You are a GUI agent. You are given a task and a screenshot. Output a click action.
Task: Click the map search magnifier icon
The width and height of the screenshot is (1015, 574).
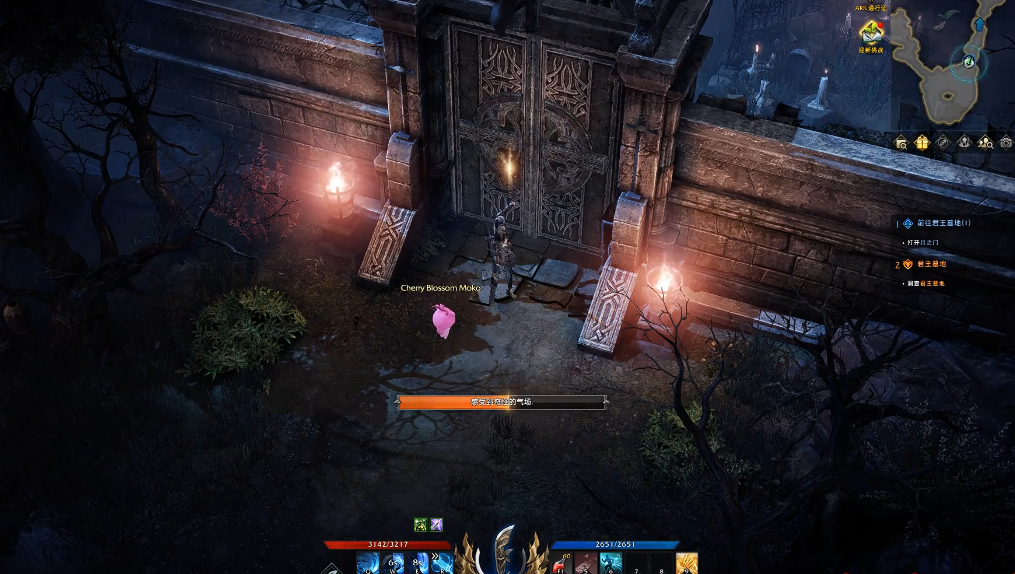pos(901,143)
